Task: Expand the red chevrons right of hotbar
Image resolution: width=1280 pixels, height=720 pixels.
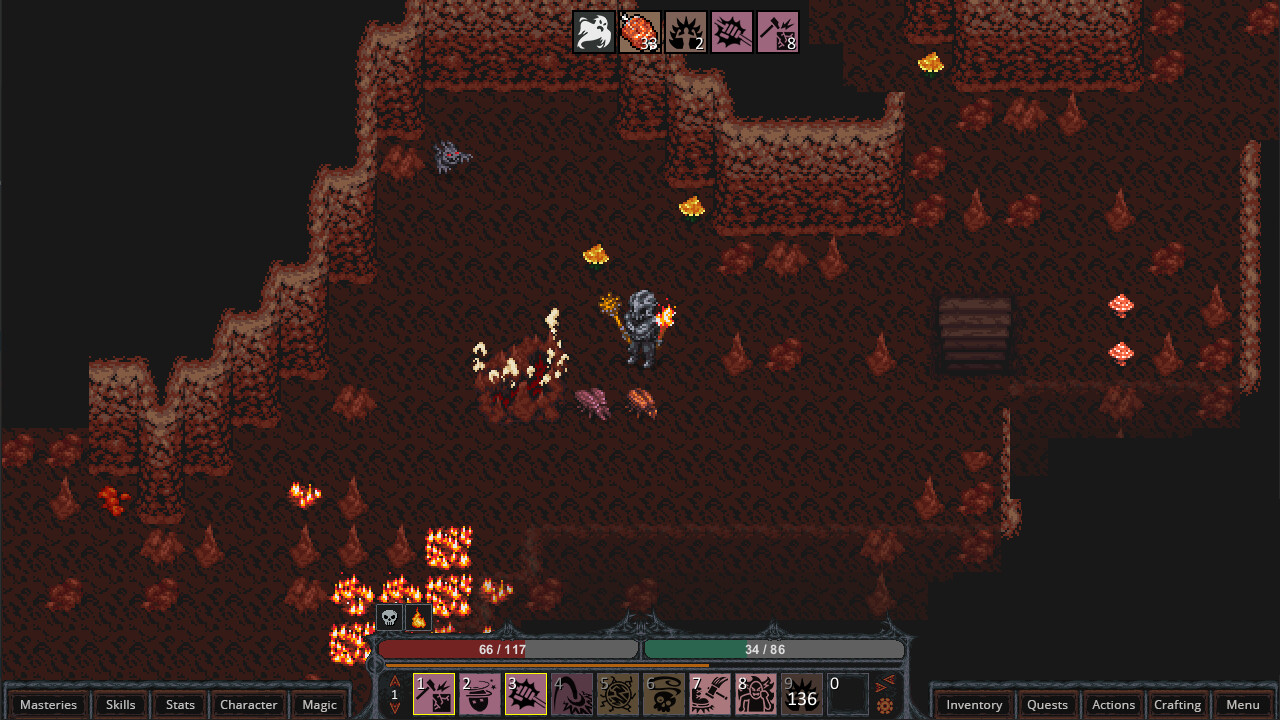Action: point(883,685)
